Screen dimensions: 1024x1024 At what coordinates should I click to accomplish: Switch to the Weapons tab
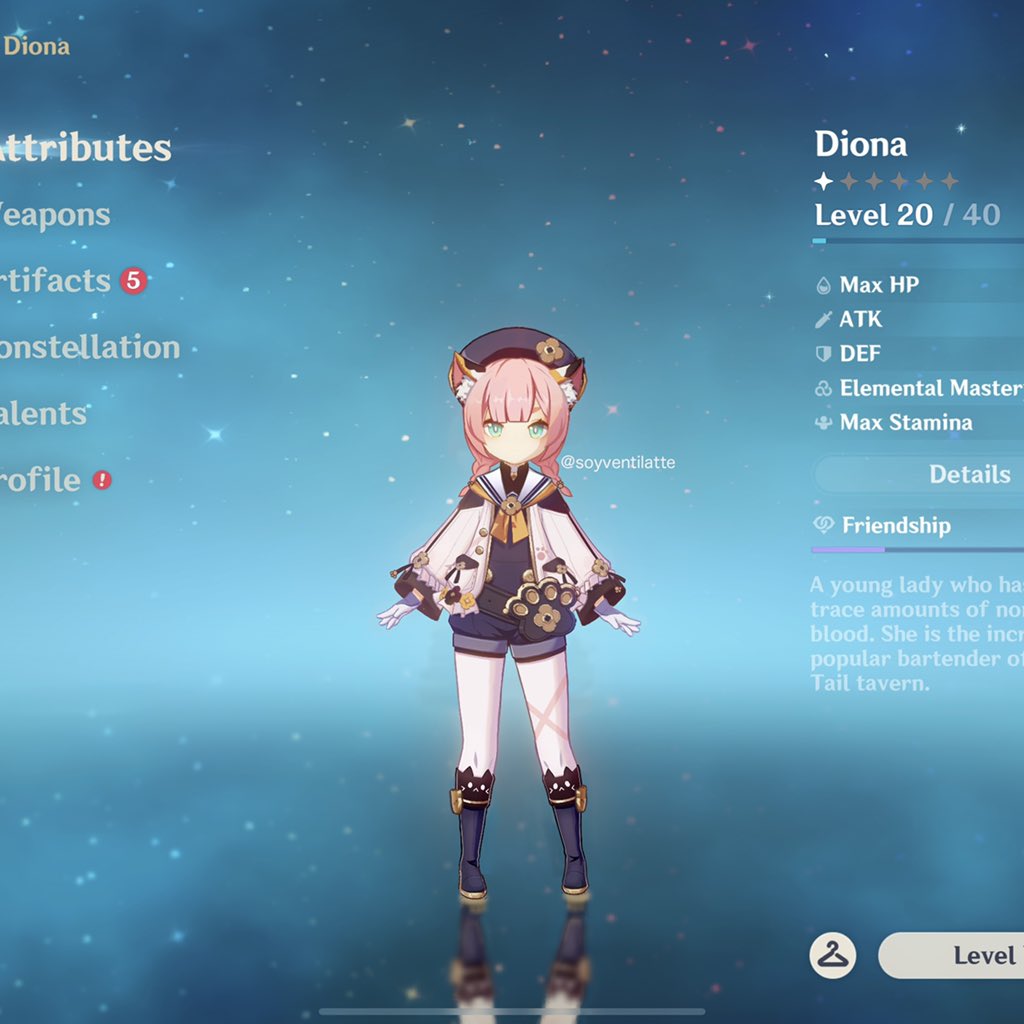[x=55, y=214]
